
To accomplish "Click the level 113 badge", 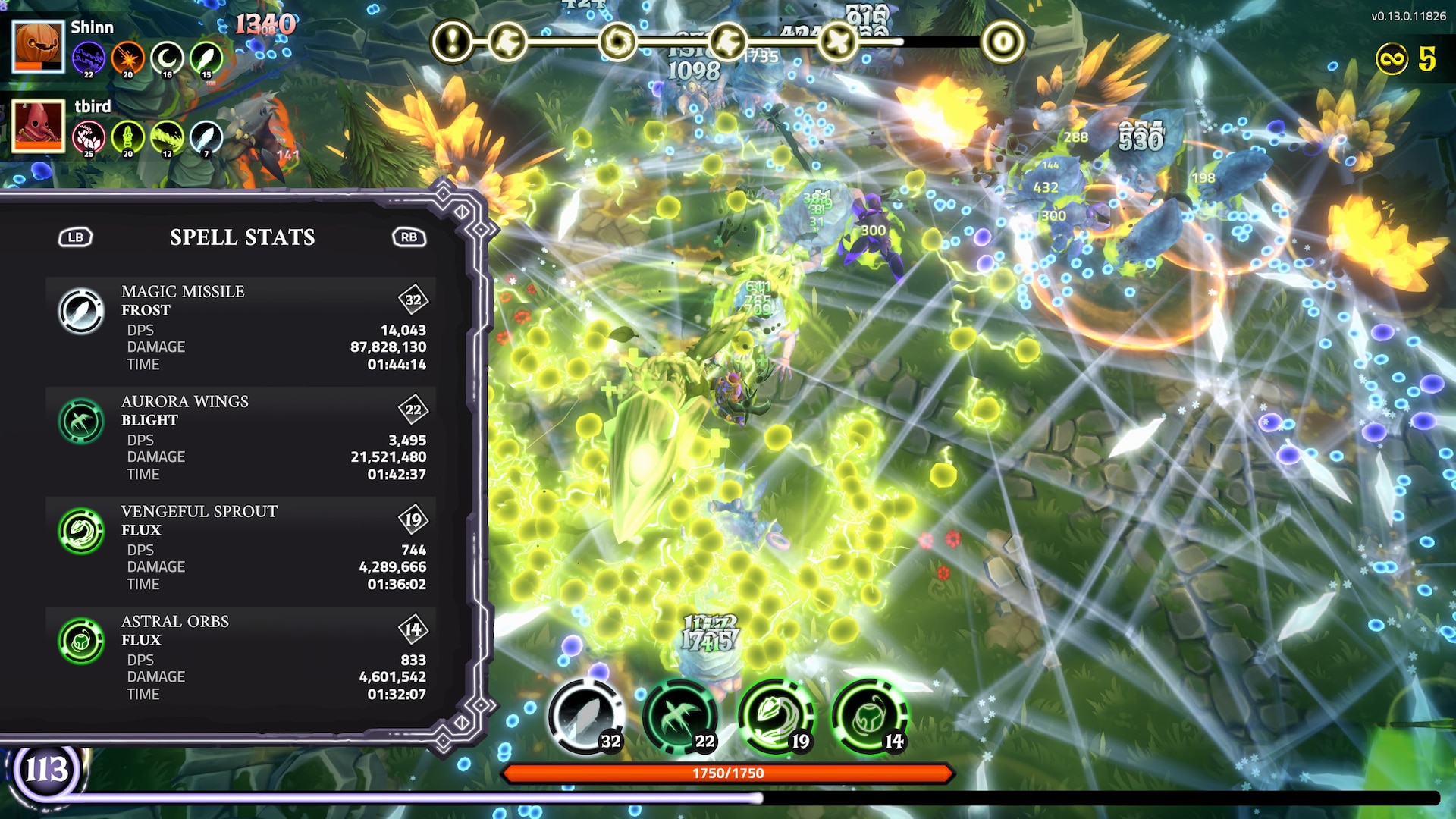I will [x=47, y=770].
